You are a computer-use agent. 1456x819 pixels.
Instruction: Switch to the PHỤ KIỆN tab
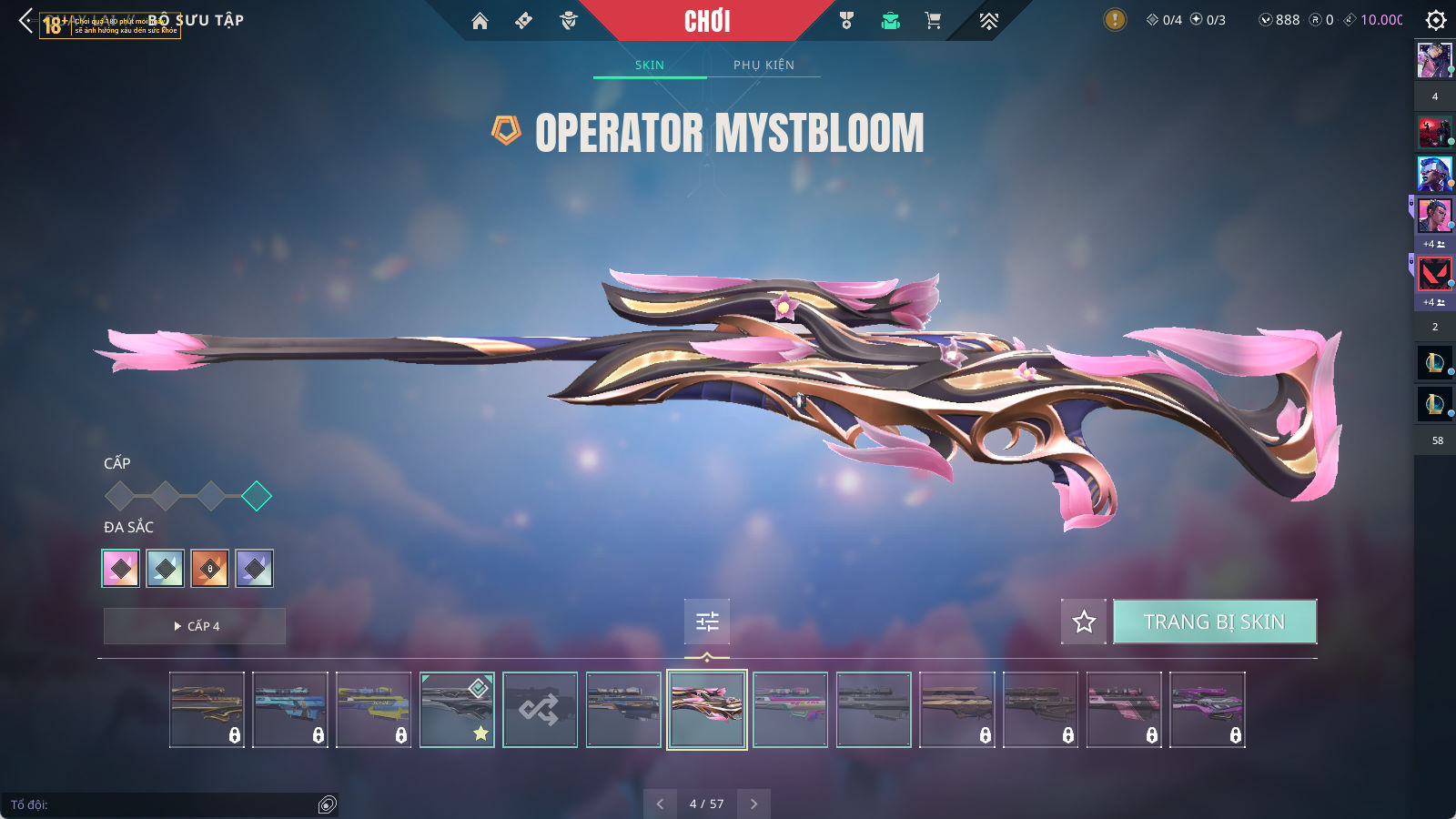[x=763, y=65]
